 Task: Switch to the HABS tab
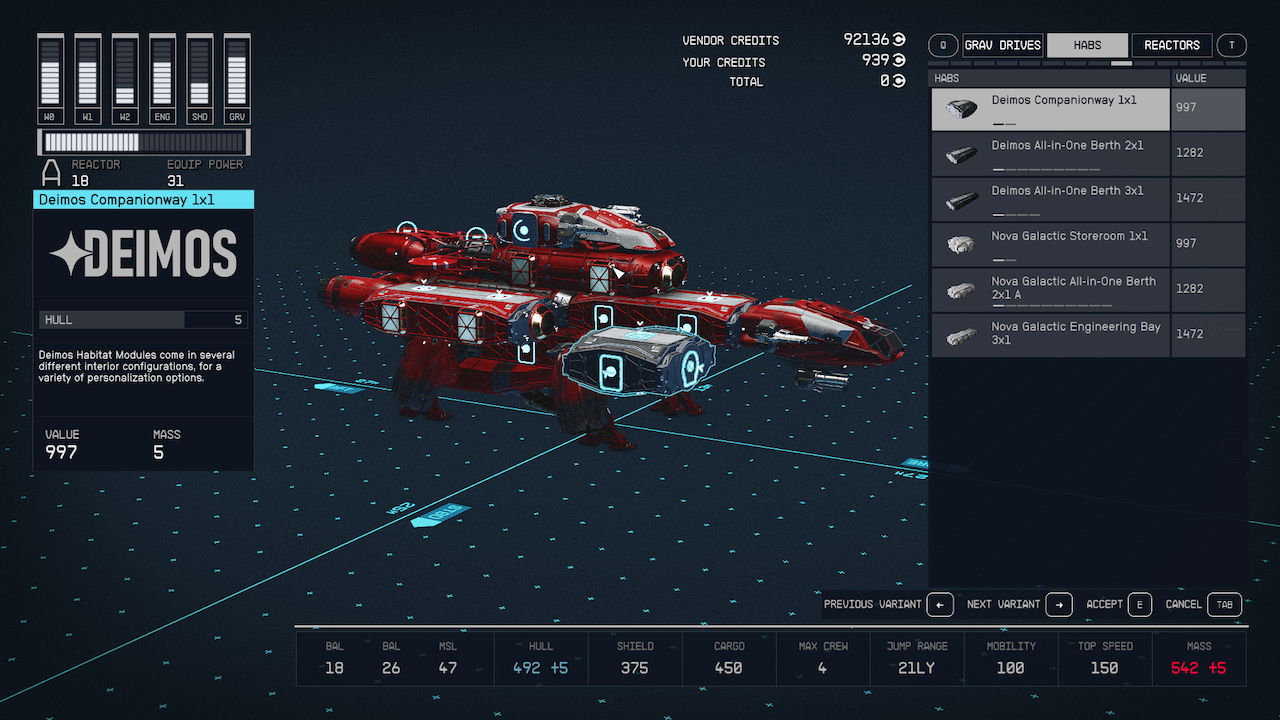pyautogui.click(x=1087, y=45)
